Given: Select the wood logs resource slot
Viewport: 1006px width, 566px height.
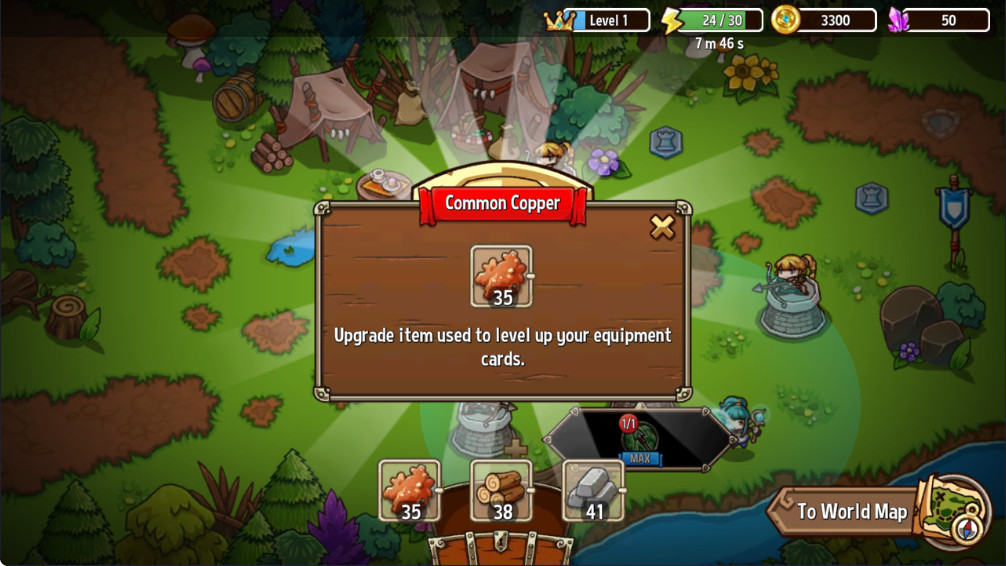Looking at the screenshot, I should click(x=502, y=491).
